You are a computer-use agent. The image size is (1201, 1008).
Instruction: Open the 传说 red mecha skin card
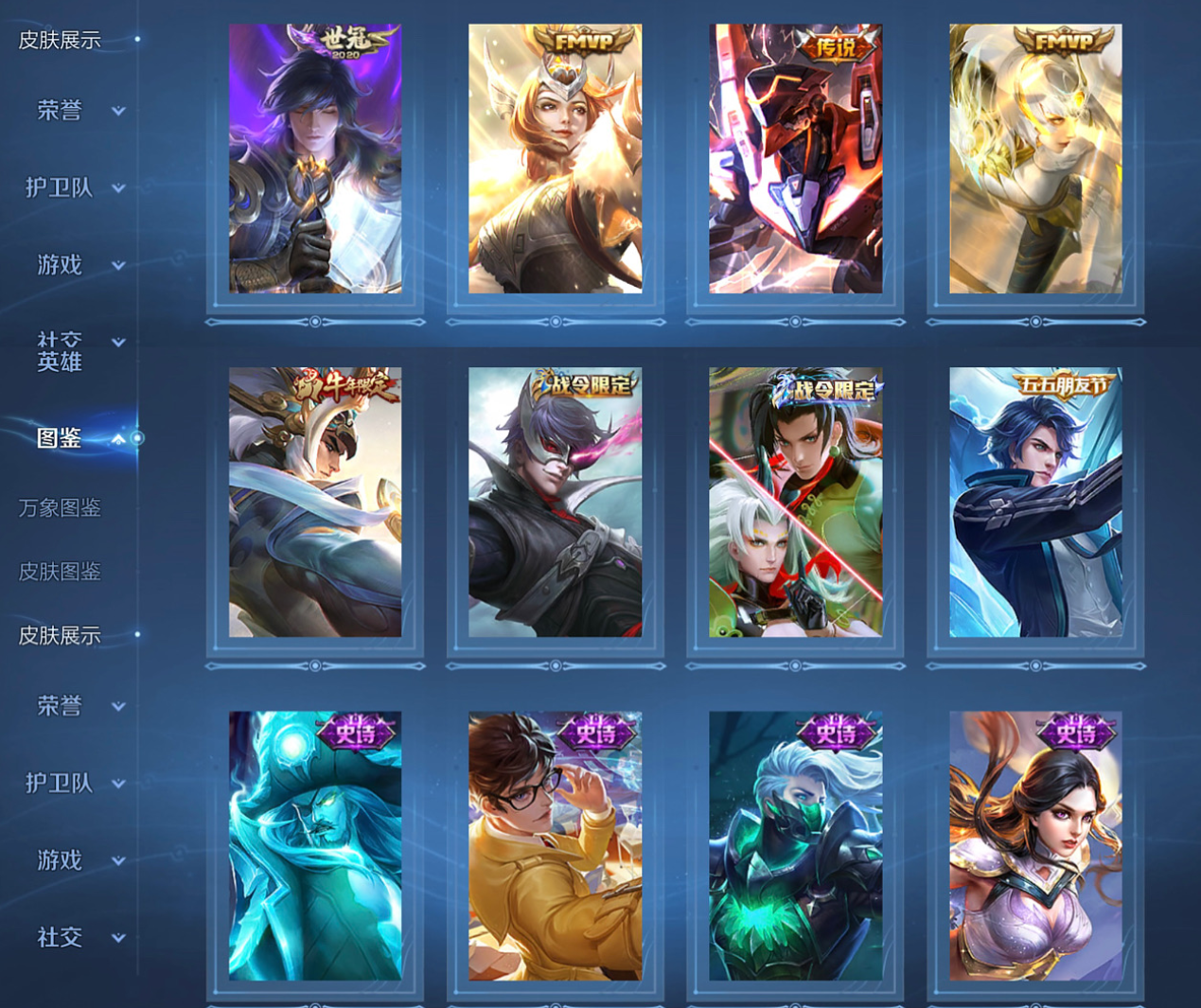pos(796,159)
